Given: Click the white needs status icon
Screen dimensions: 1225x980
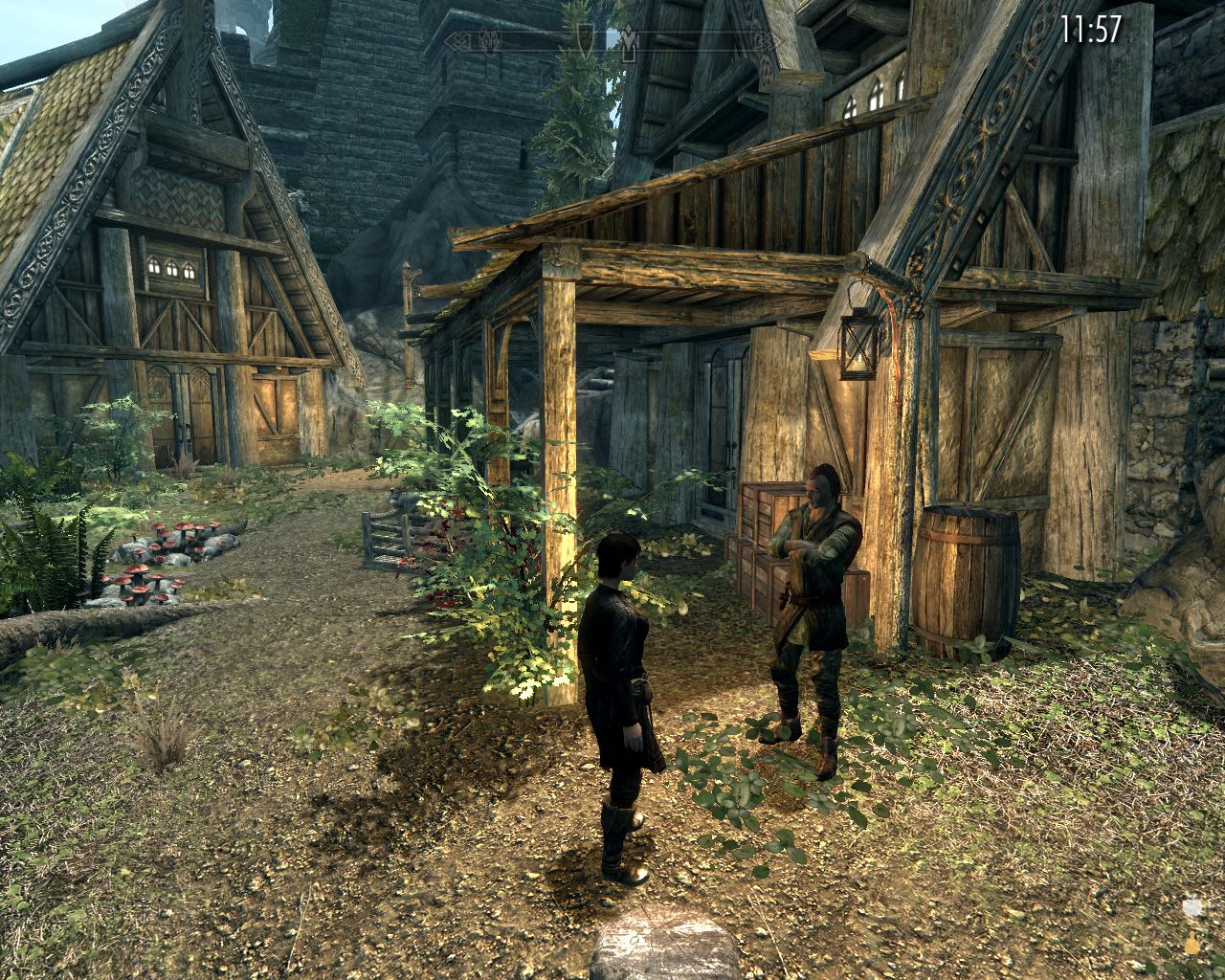Looking at the screenshot, I should 1192,908.
